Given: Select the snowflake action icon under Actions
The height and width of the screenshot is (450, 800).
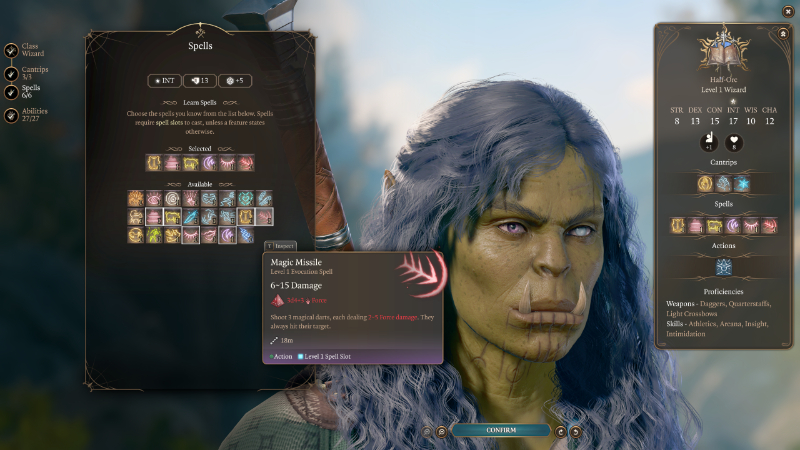Looking at the screenshot, I should 723,267.
